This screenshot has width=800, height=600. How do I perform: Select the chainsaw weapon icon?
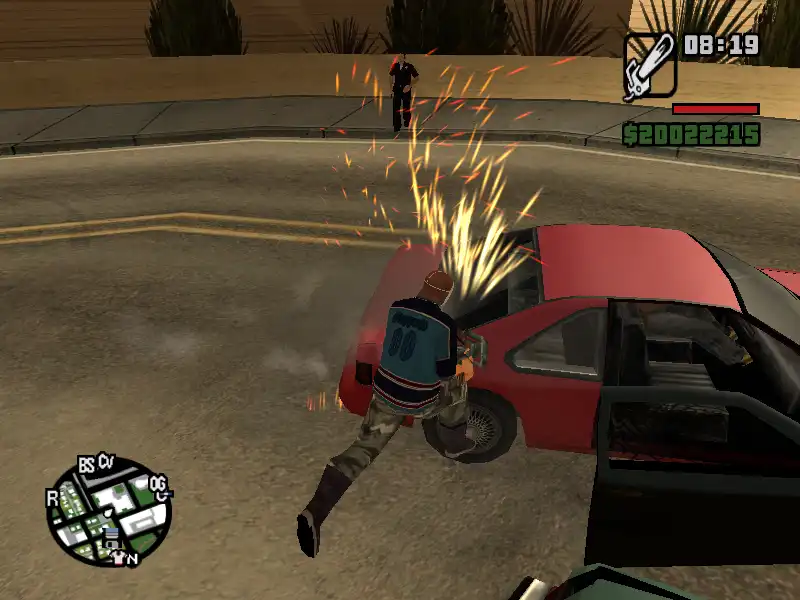tap(650, 66)
